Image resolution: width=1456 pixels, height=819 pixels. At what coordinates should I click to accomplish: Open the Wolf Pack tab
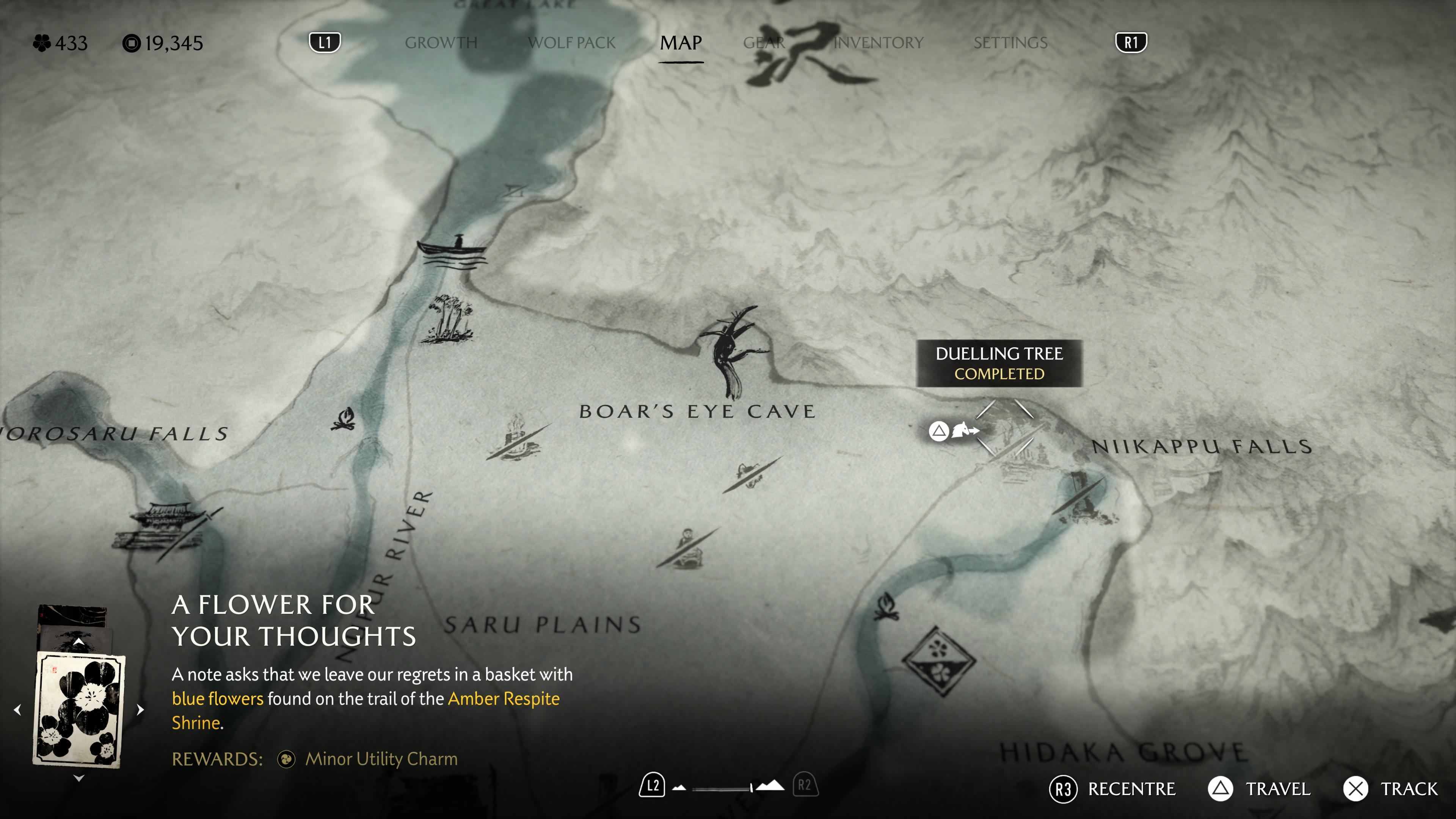coord(571,43)
